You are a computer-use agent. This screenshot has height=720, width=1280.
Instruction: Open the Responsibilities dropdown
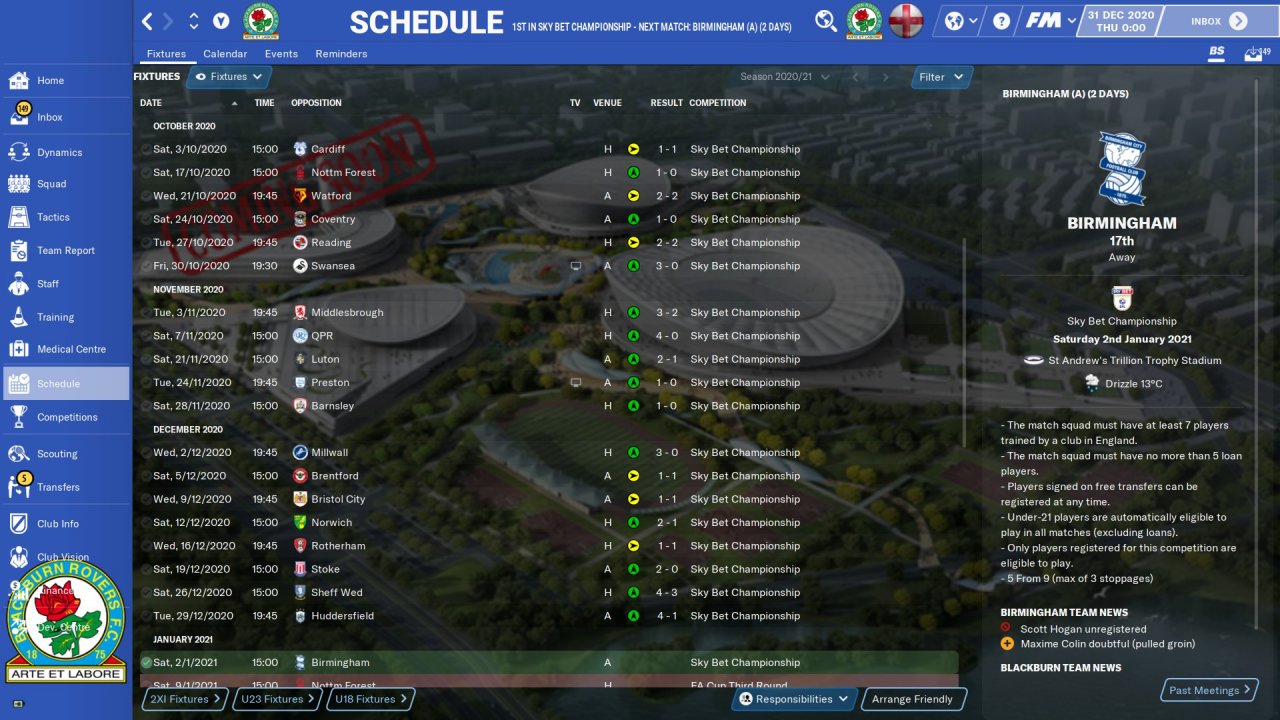point(794,699)
